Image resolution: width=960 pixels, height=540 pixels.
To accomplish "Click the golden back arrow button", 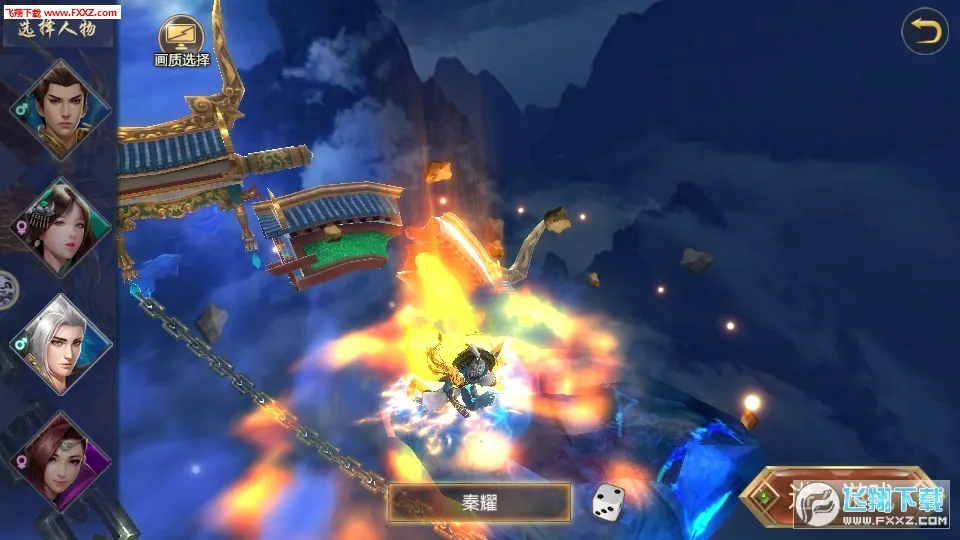I will coord(924,32).
